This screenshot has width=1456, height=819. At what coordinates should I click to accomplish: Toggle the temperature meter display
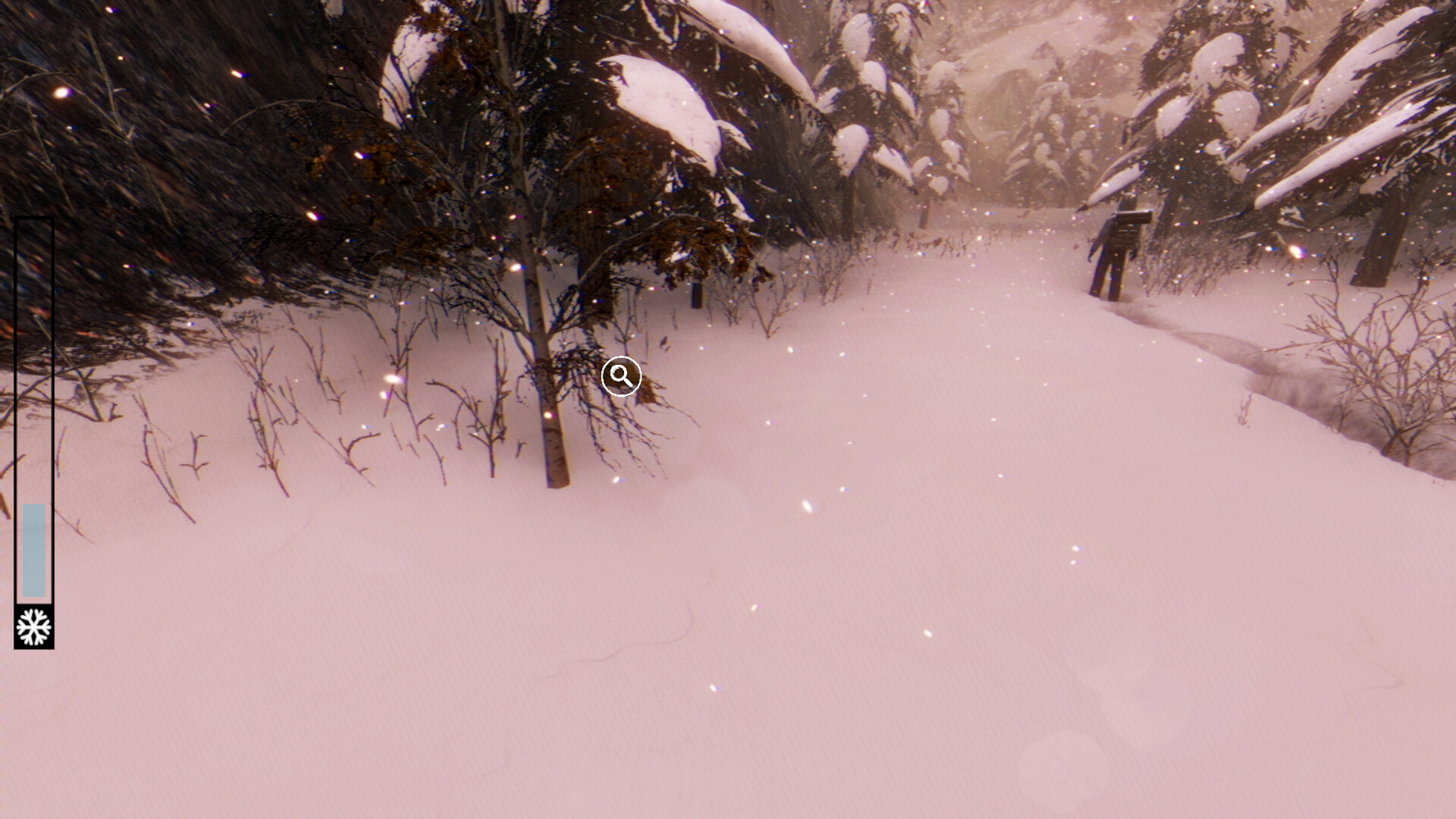click(36, 425)
